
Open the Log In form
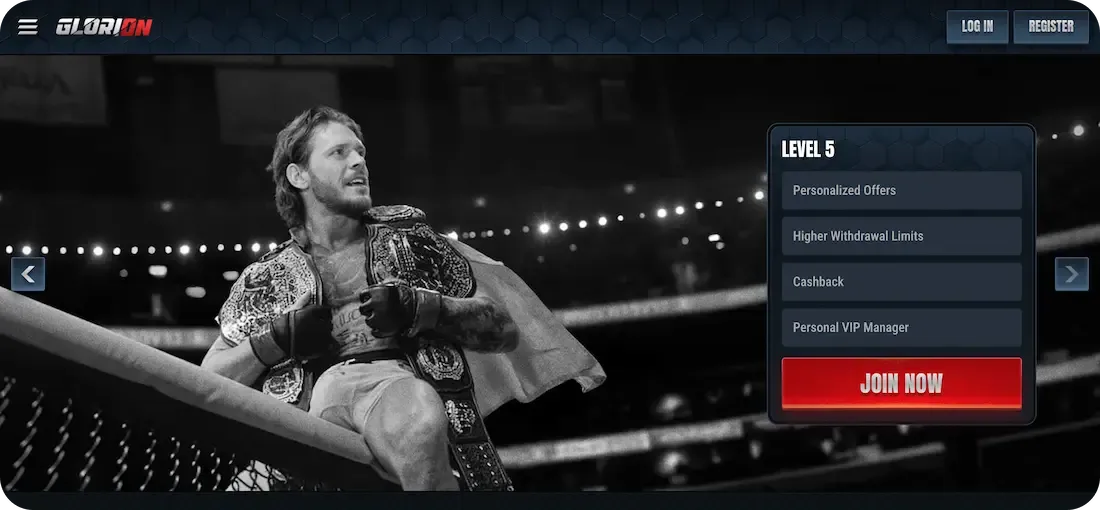977,27
